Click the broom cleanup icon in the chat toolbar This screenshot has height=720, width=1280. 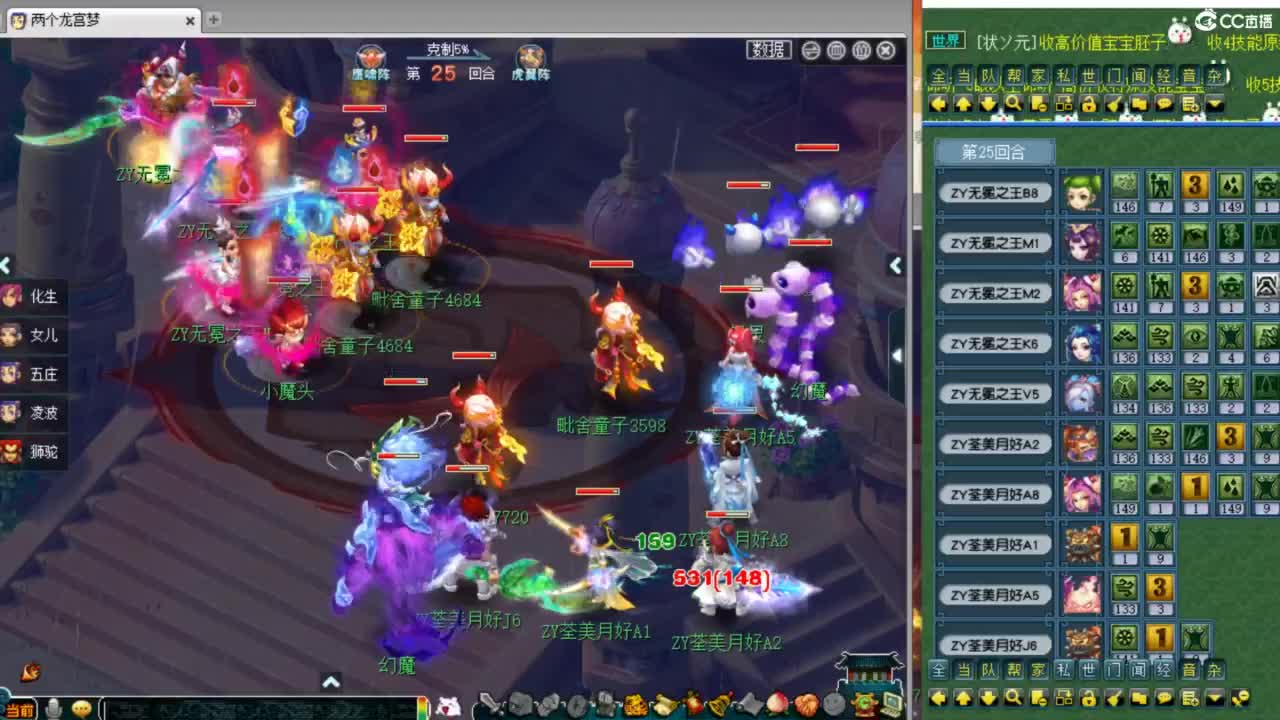coord(1115,103)
